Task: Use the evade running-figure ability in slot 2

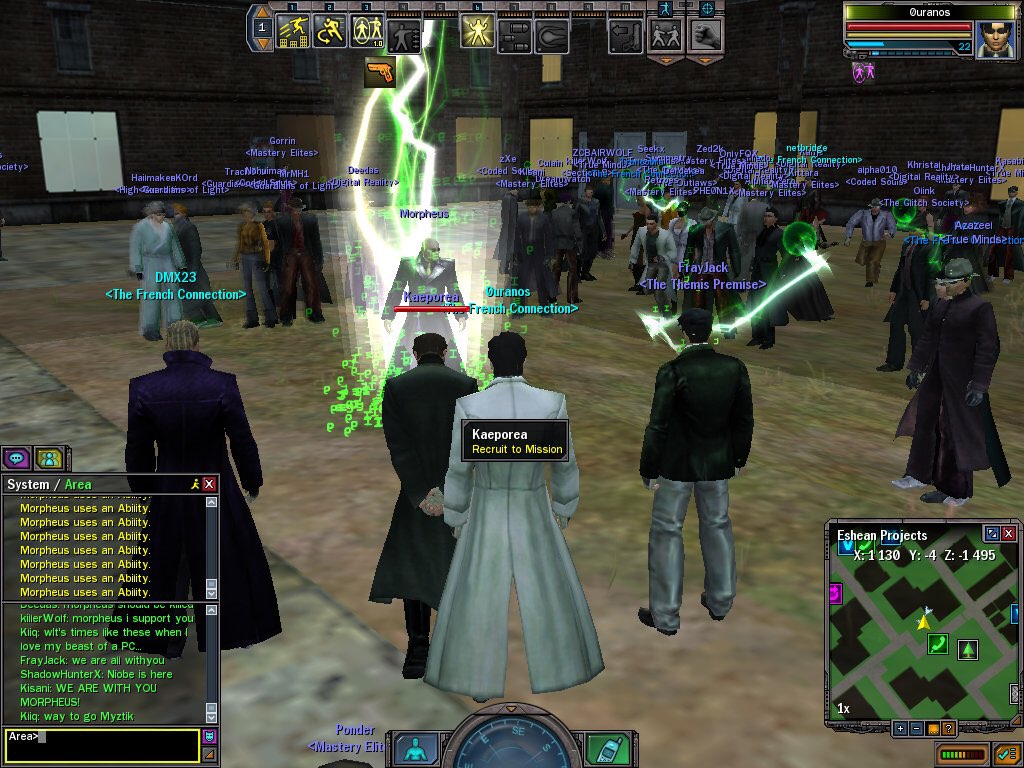Action: click(x=330, y=33)
